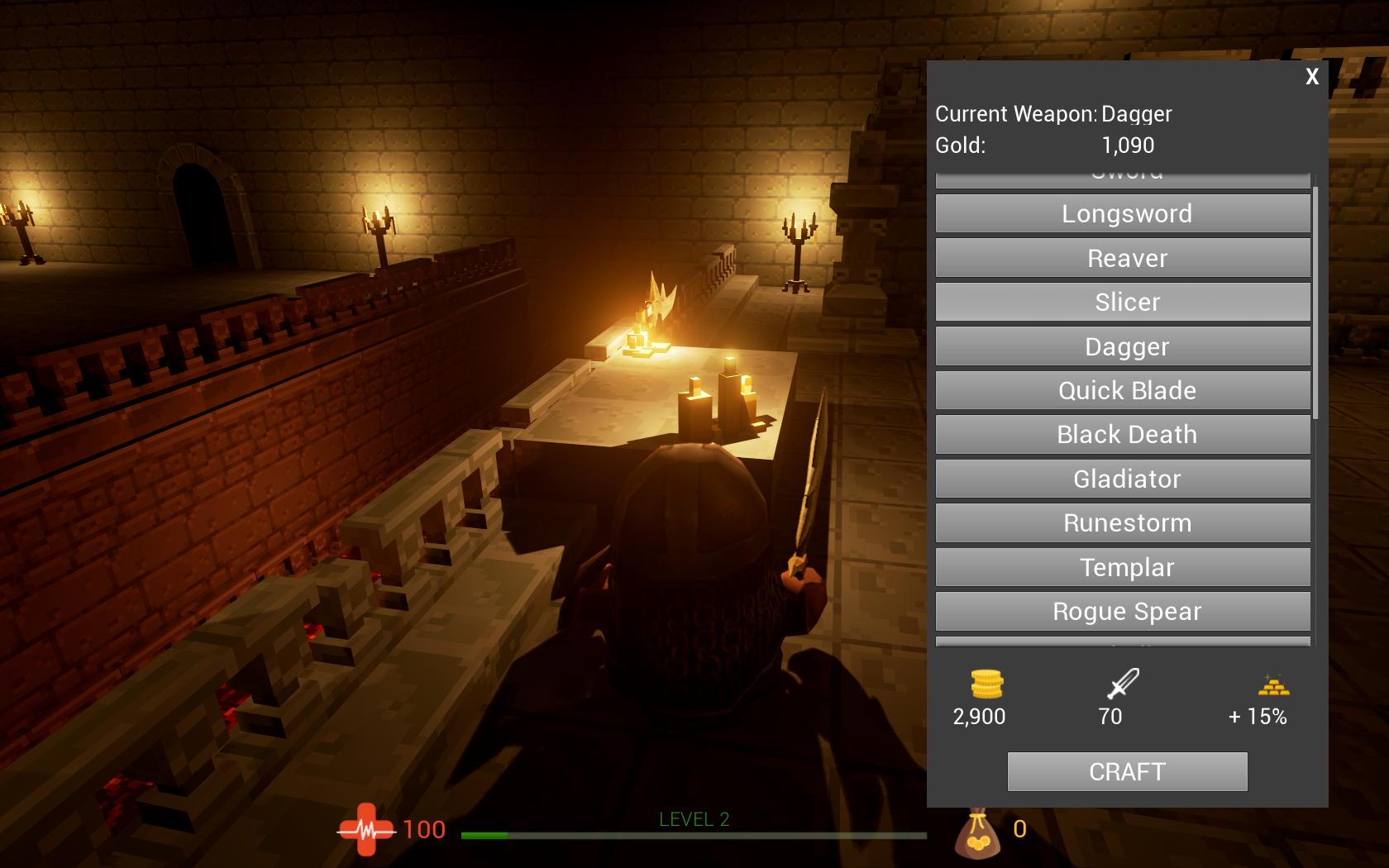Click the CRAFT button

[1127, 771]
